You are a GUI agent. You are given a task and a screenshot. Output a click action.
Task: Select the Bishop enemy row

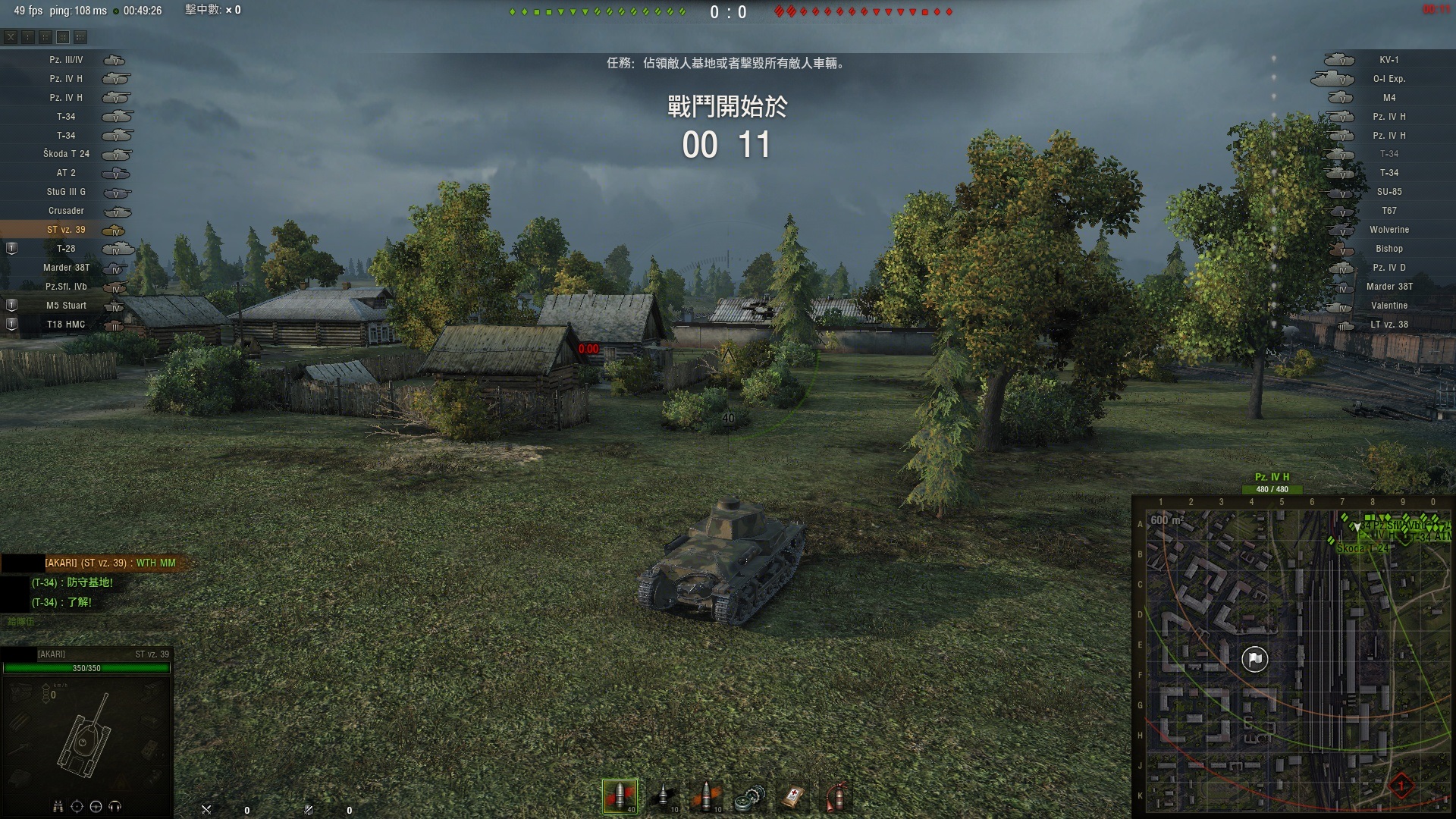click(x=1389, y=249)
